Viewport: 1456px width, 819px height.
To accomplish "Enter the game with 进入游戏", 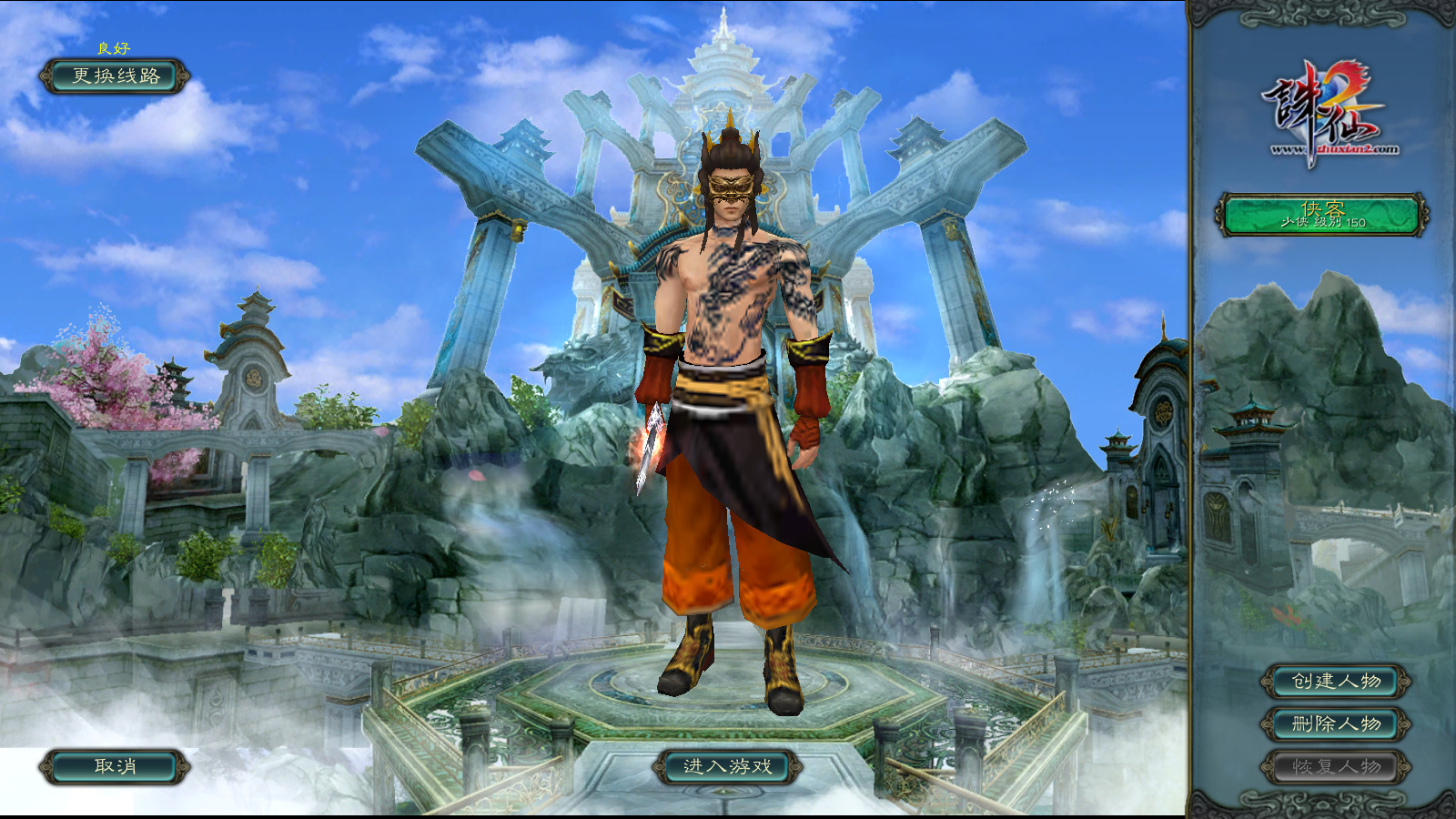I will (x=727, y=767).
